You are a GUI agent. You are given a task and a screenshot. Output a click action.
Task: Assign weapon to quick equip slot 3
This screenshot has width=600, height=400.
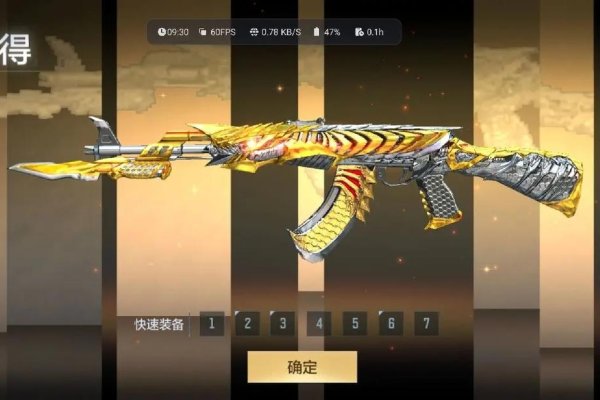click(x=283, y=324)
